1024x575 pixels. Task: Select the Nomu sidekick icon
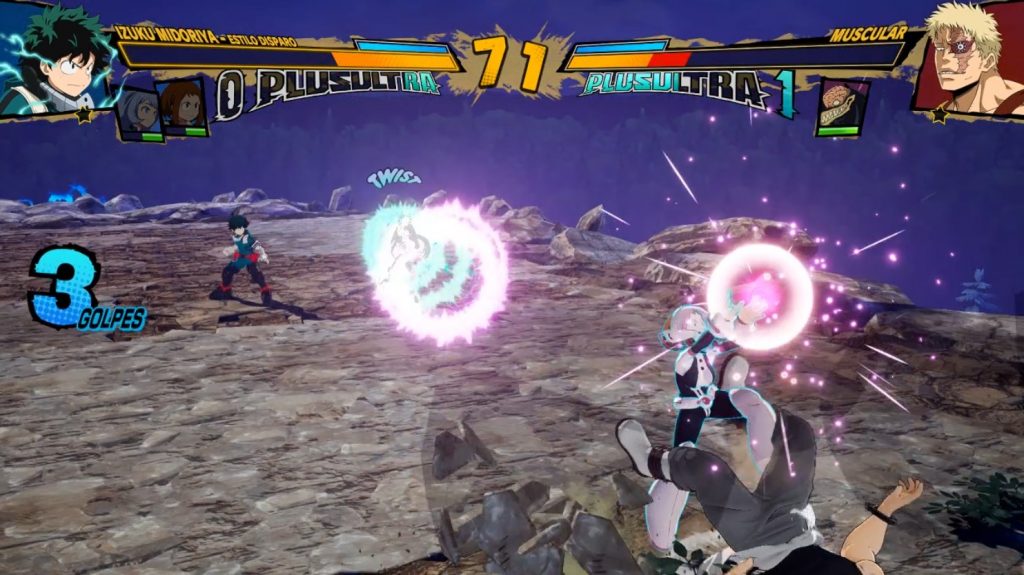click(x=840, y=106)
